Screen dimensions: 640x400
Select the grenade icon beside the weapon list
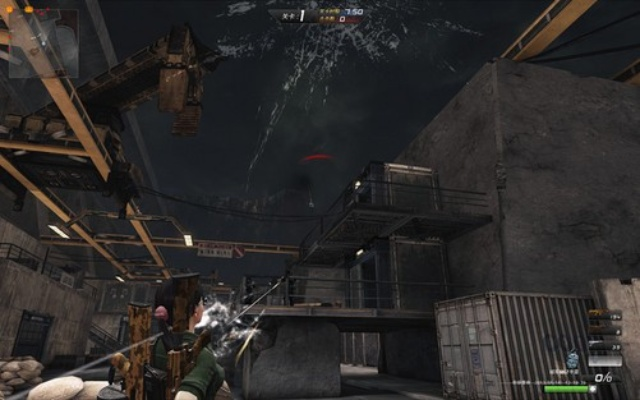click(x=573, y=360)
